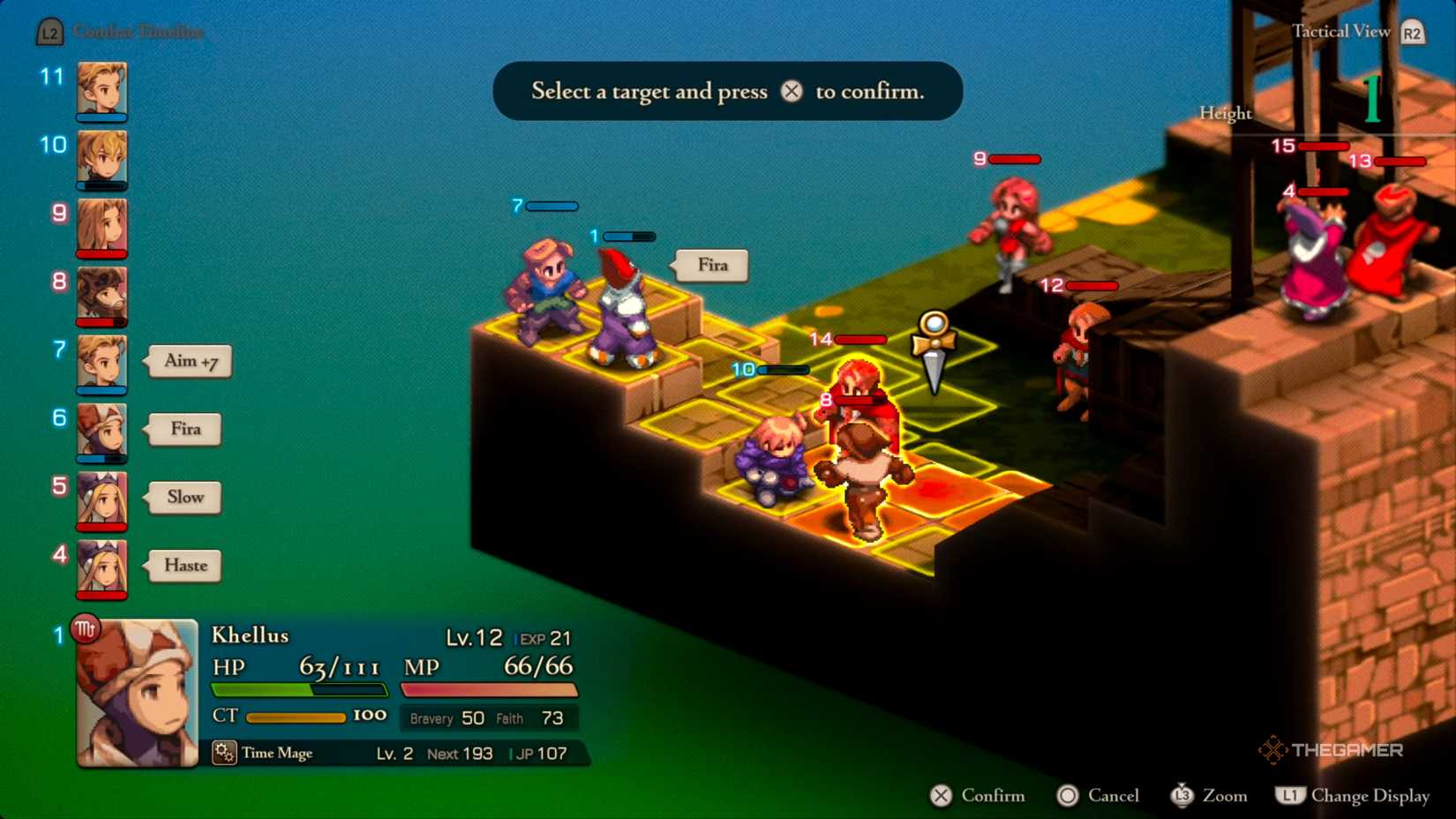Click the Fira tag beside battlefield unit 1
This screenshot has height=819, width=1456.
[712, 265]
